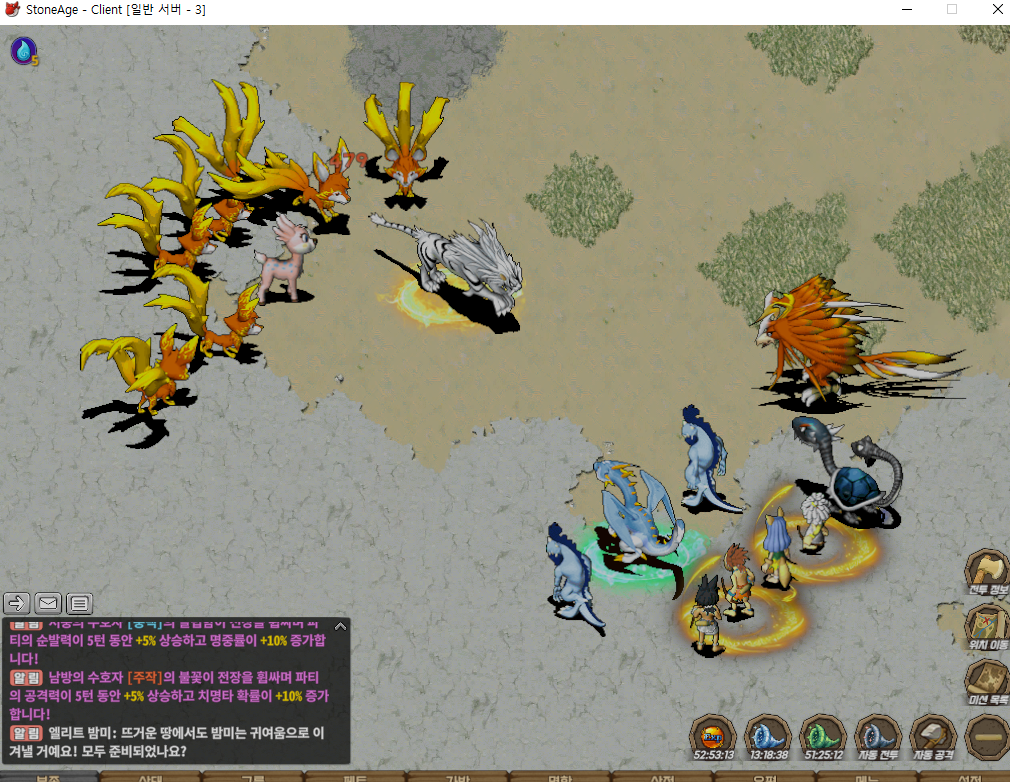Open the 전투 정보 battle info axe button
Viewport: 1010px width, 782px height.
click(x=985, y=573)
